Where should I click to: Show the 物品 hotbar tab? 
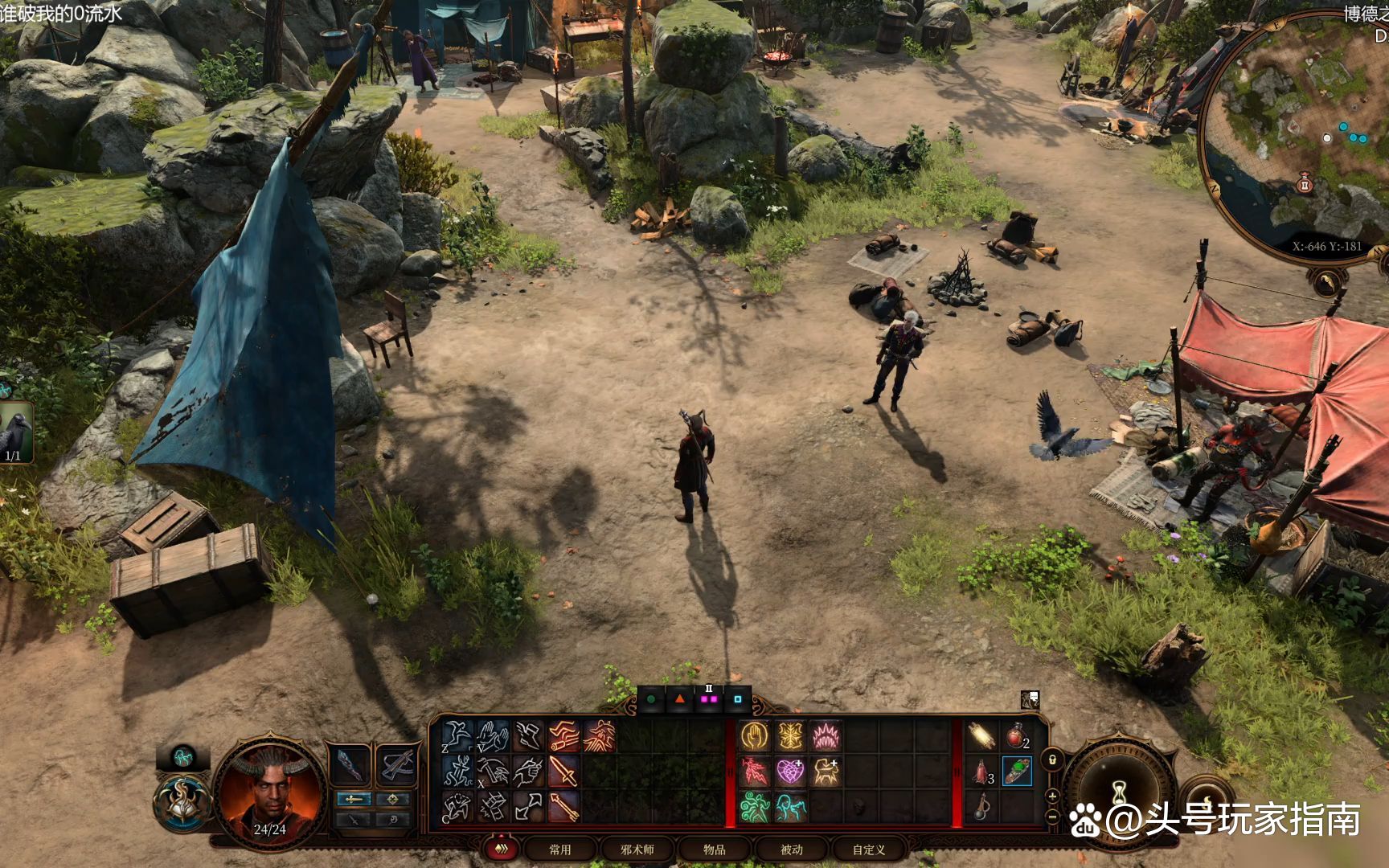(x=714, y=849)
